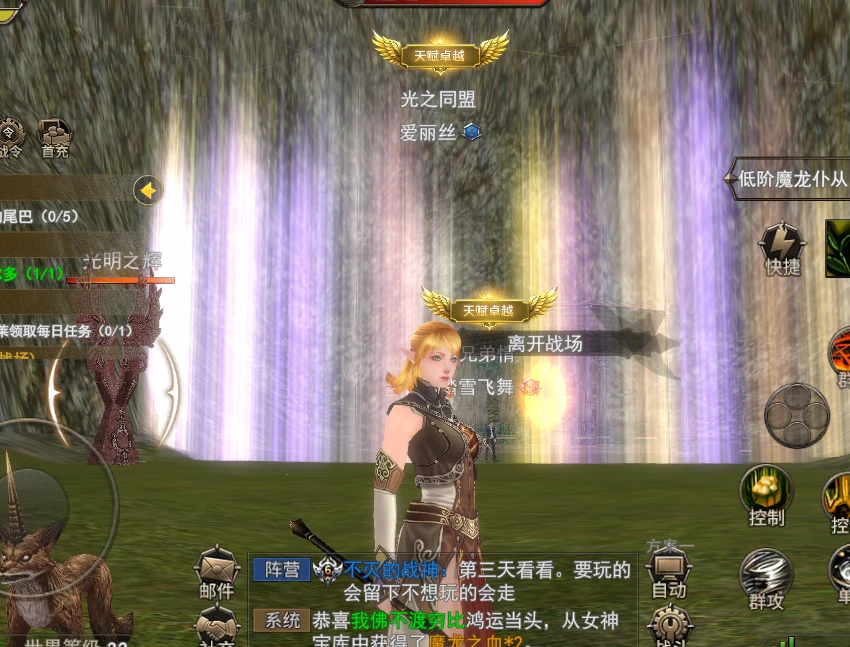The width and height of the screenshot is (850, 647).
Task: Open the handshake social icon
Action: pyautogui.click(x=217, y=628)
